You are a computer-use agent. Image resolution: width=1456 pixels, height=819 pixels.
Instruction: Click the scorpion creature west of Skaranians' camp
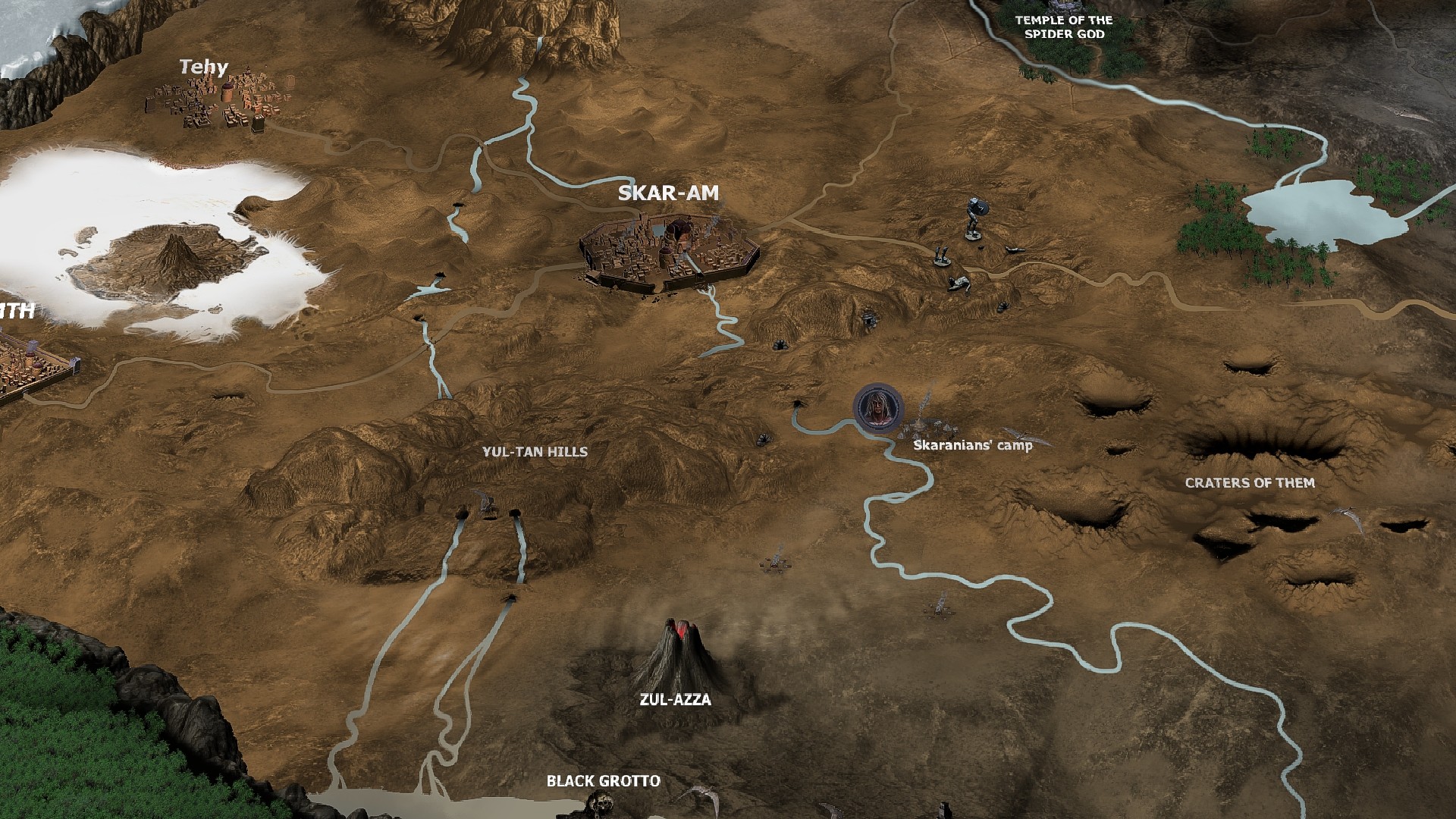(764, 441)
